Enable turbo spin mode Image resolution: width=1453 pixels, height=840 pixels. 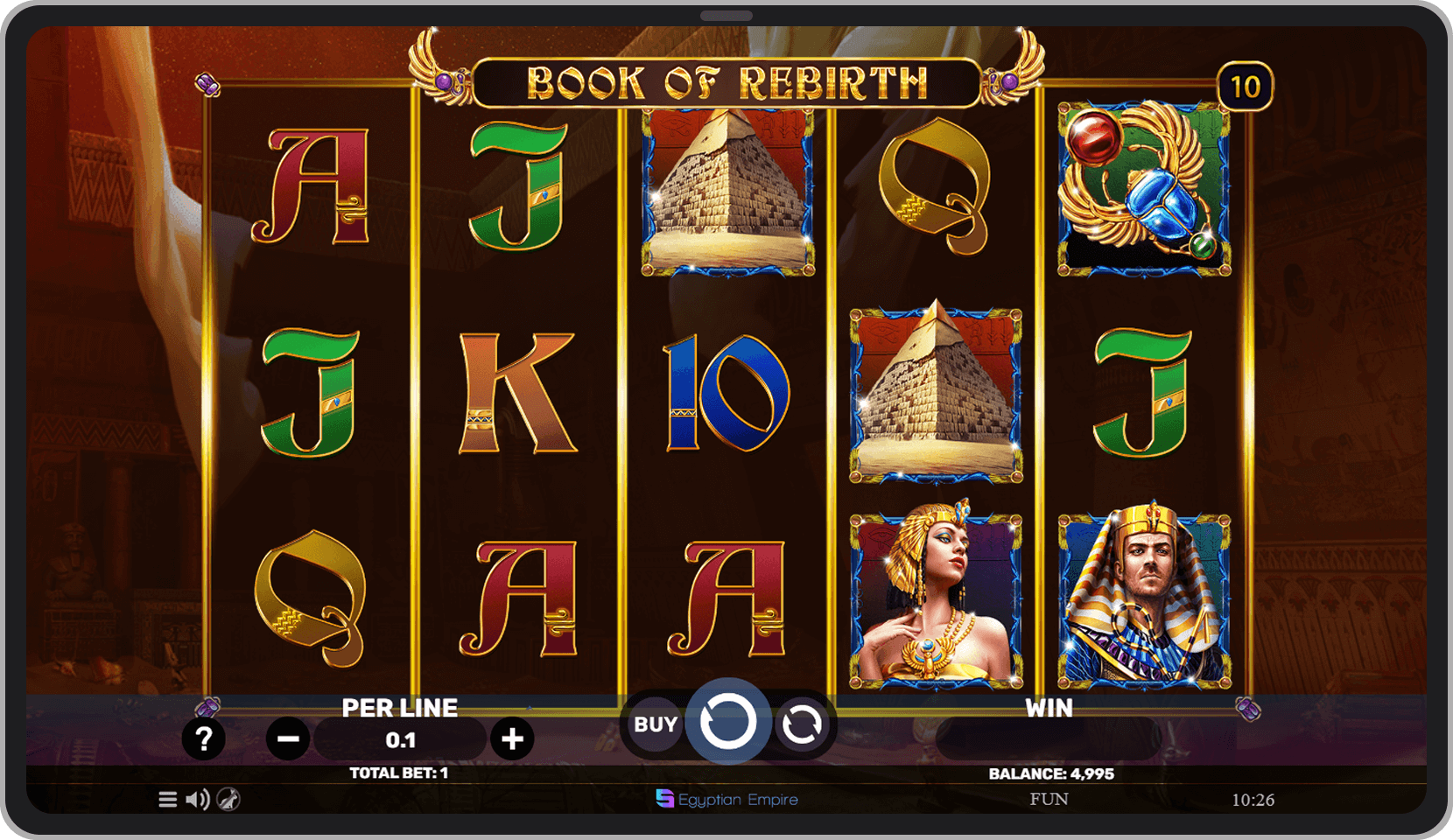click(227, 799)
